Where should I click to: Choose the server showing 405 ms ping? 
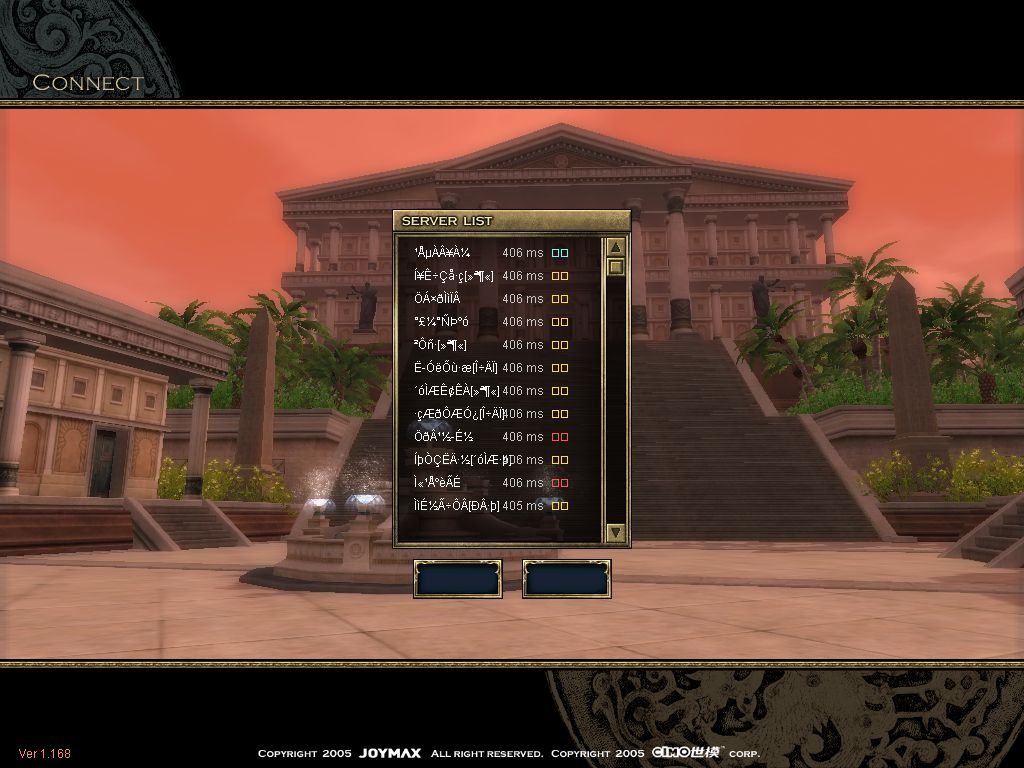(x=480, y=506)
